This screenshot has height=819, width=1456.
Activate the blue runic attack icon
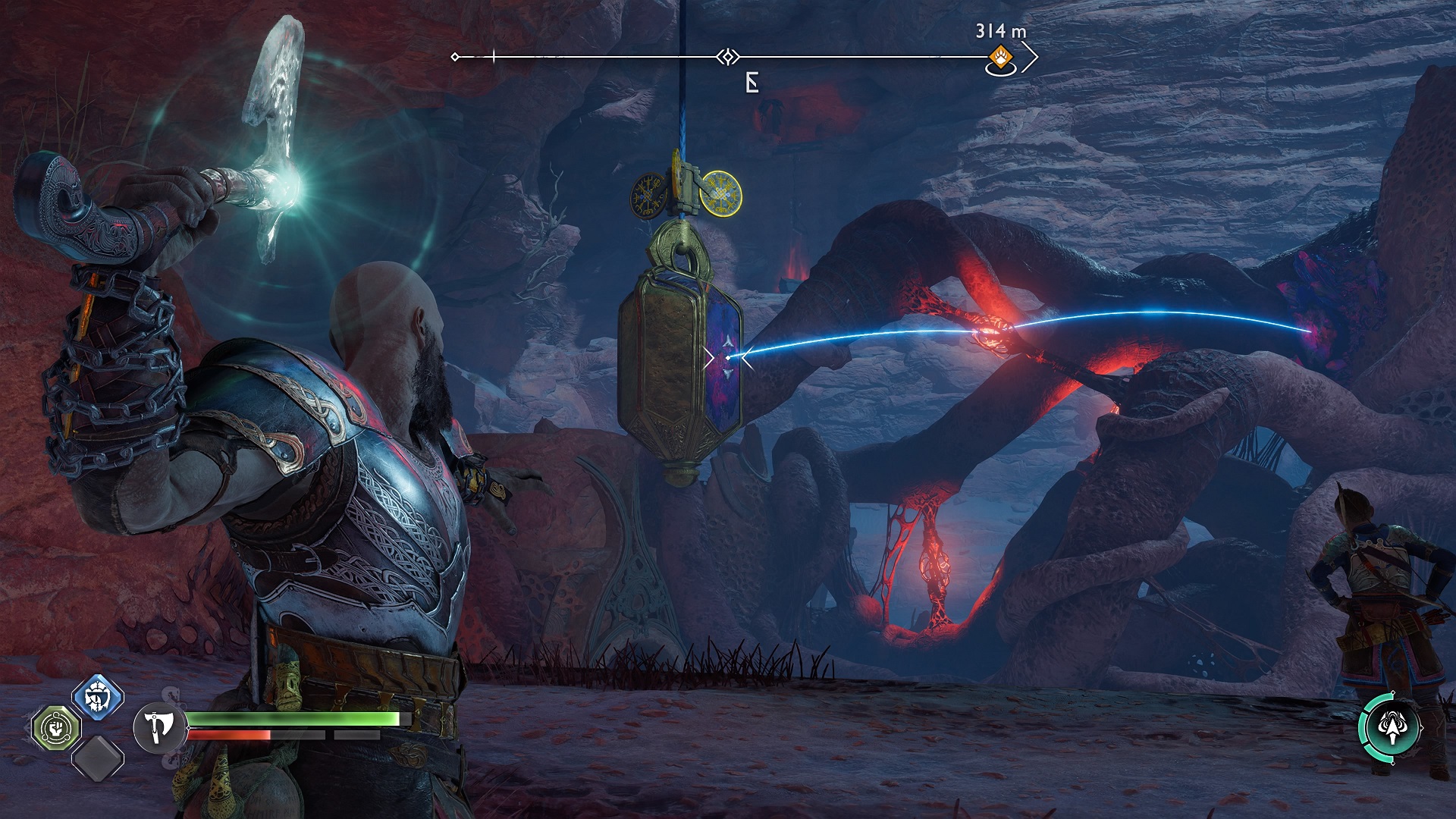pos(98,696)
